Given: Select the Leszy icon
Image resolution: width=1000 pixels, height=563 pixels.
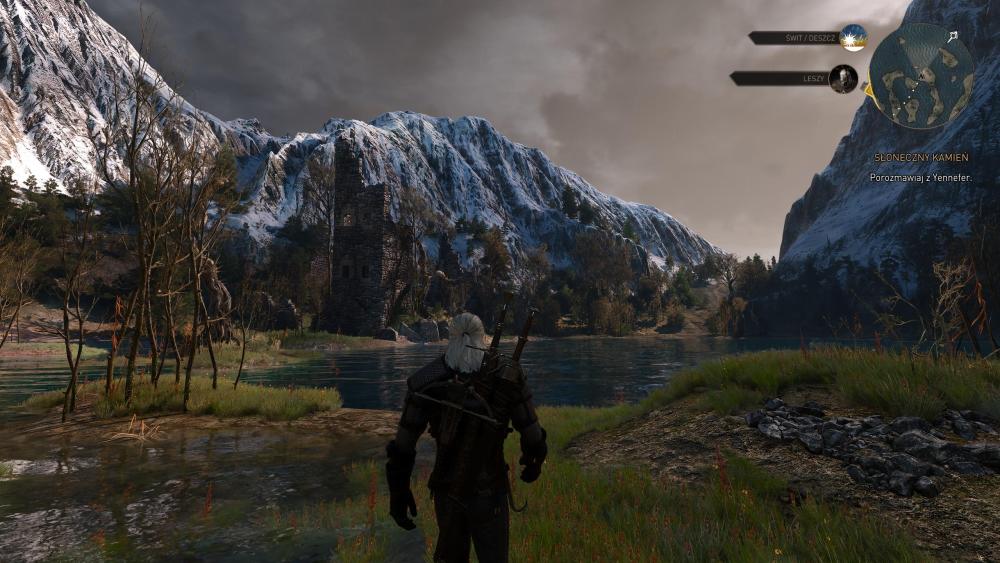Looking at the screenshot, I should [x=843, y=78].
